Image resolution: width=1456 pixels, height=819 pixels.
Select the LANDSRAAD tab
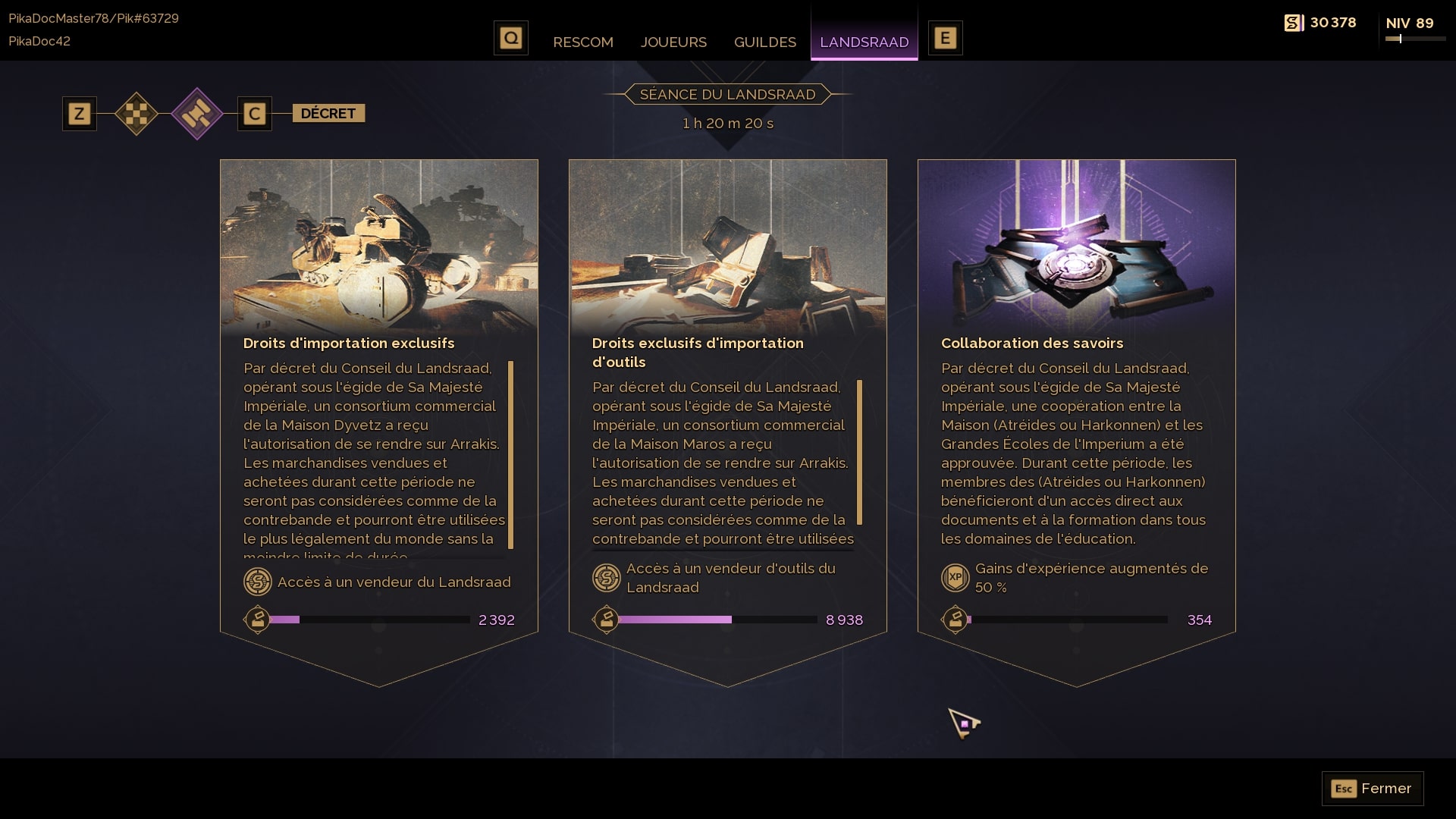864,42
